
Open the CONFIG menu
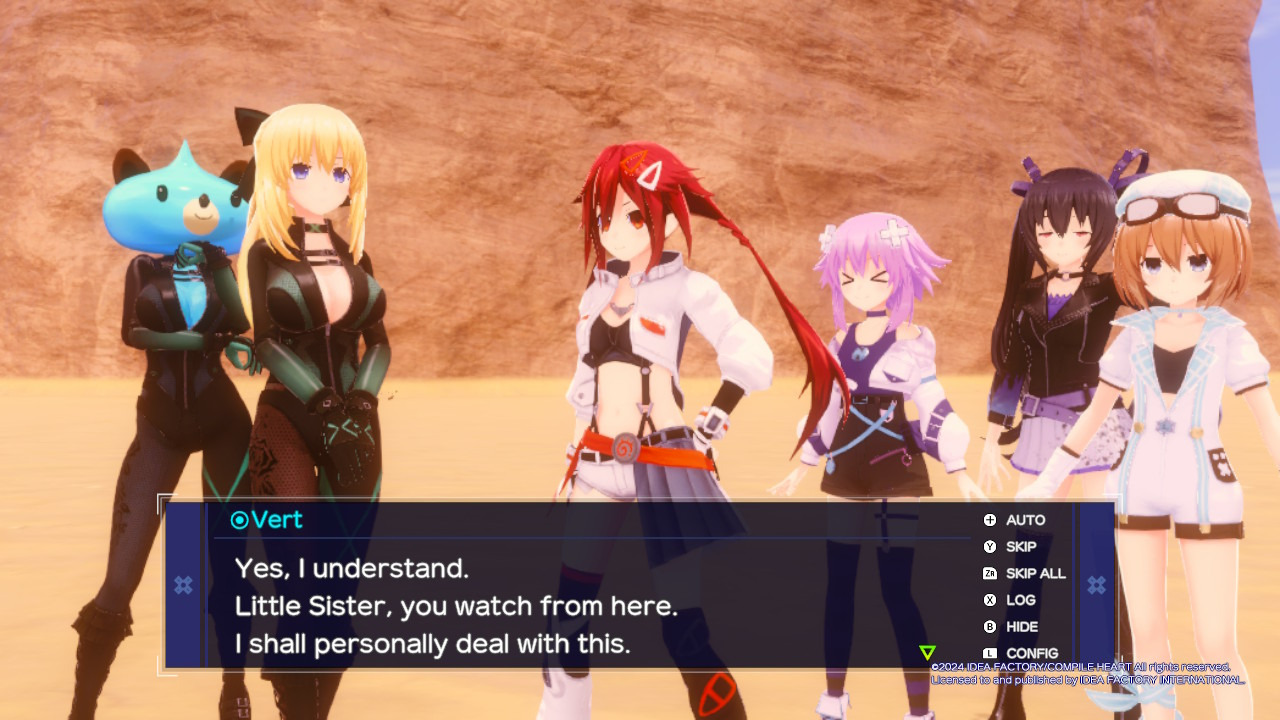point(1020,653)
